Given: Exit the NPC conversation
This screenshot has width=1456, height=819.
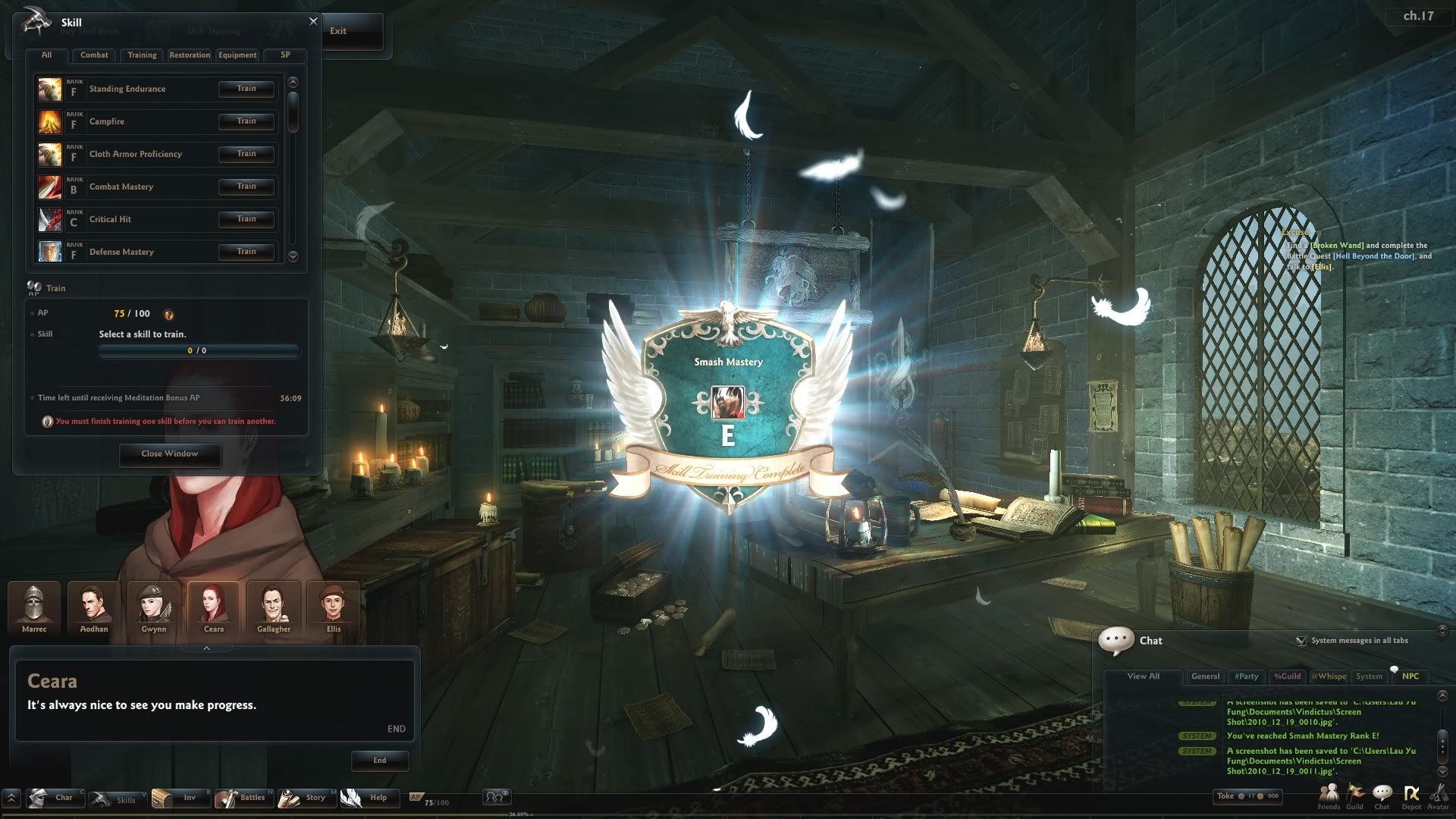Looking at the screenshot, I should (338, 31).
